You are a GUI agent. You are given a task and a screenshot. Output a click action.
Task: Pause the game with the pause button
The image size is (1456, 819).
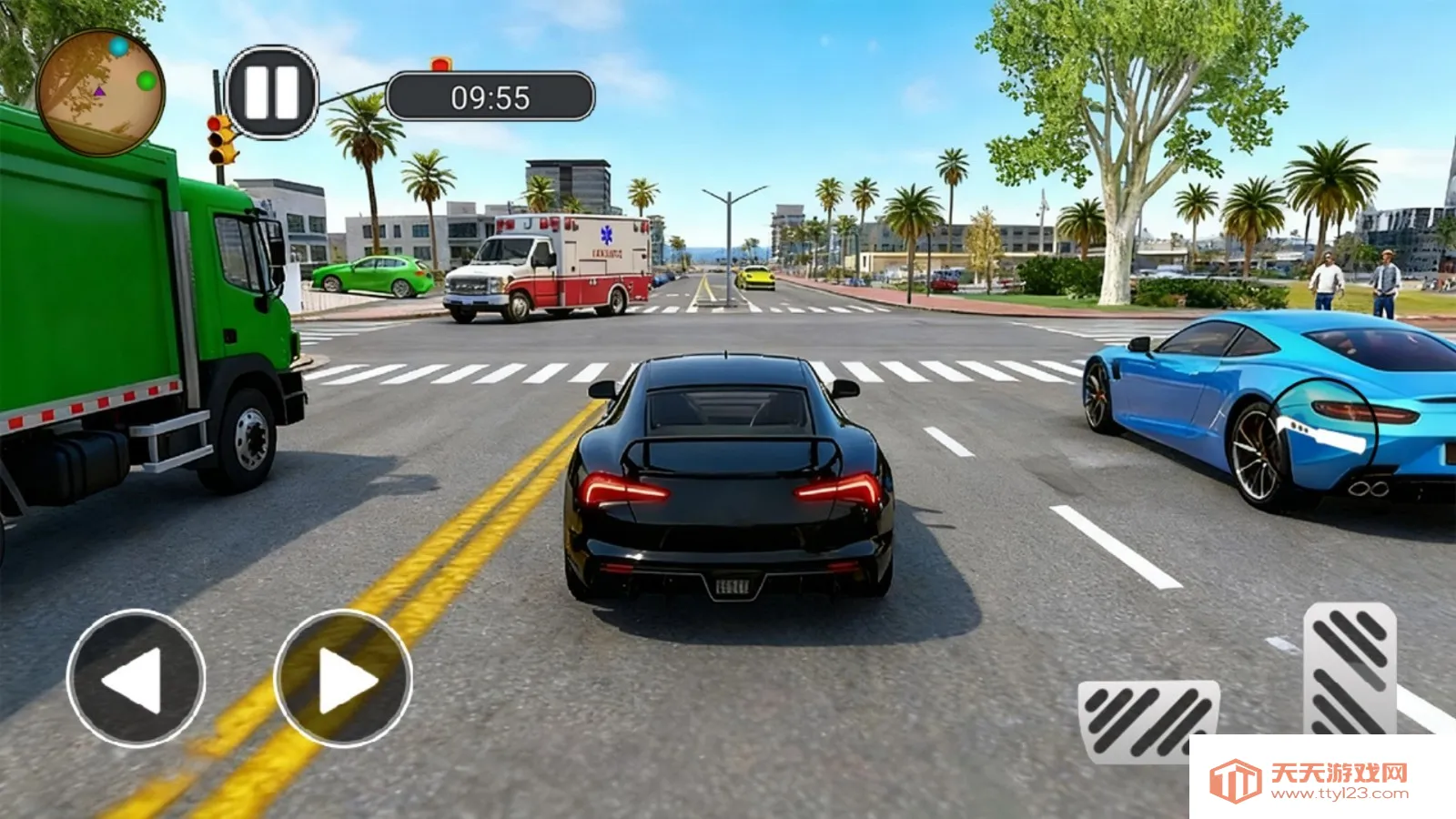coord(271,92)
